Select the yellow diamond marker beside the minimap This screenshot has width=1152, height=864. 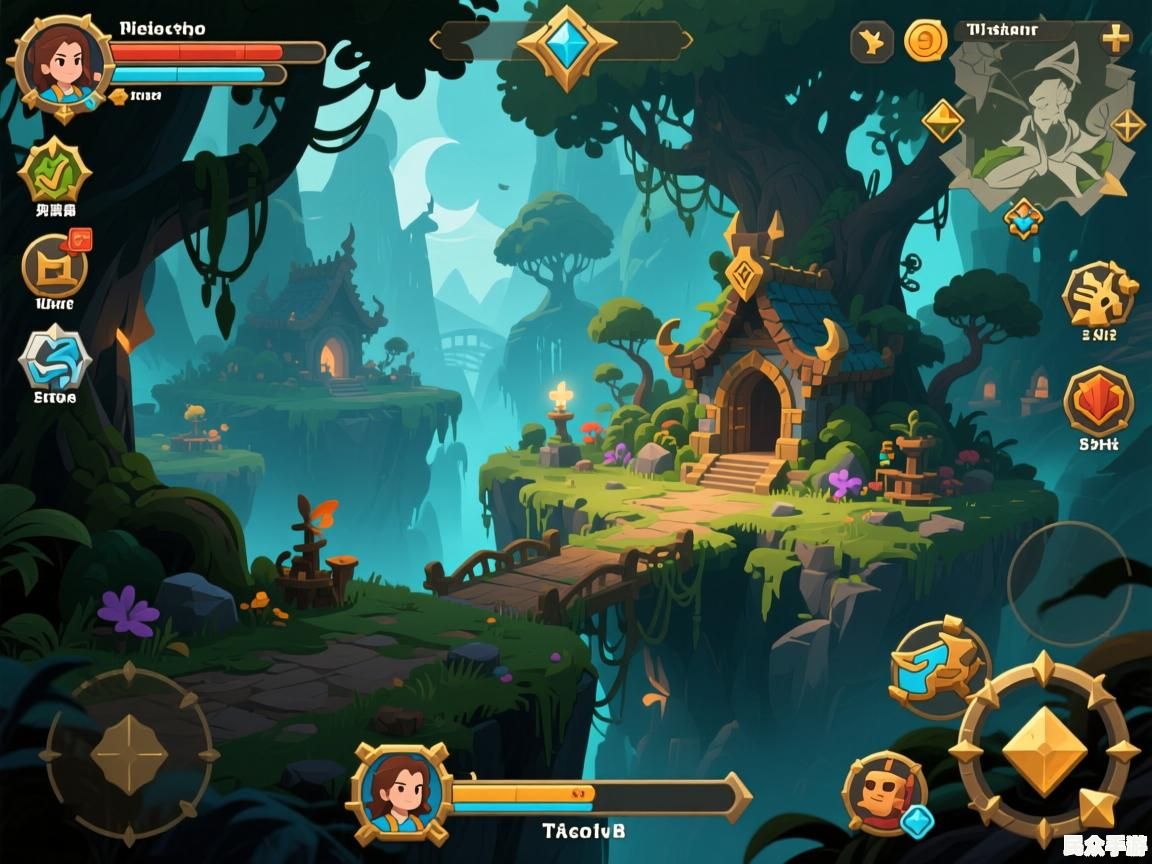pyautogui.click(x=942, y=121)
